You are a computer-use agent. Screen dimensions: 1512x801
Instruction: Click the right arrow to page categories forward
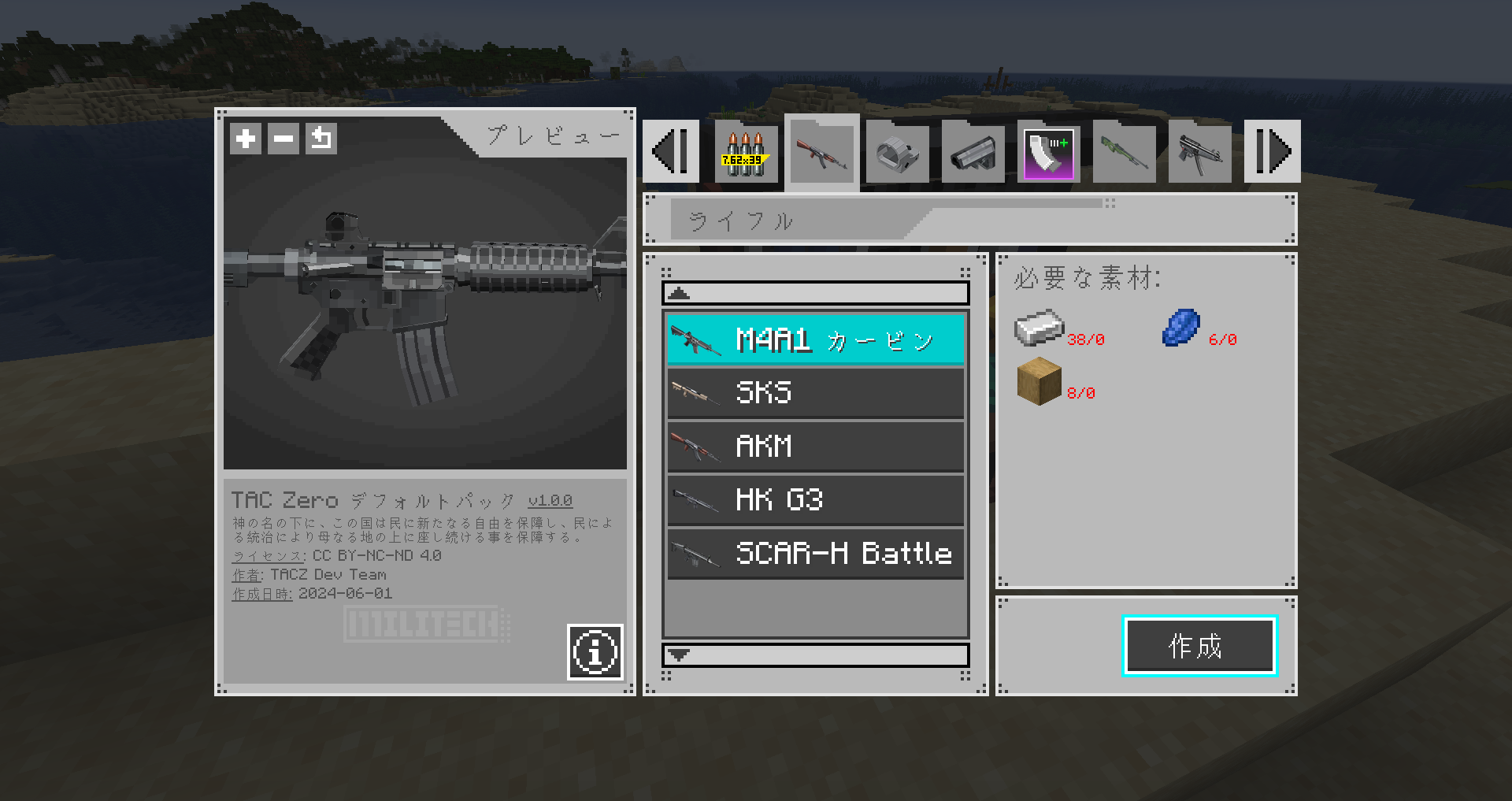click(x=1273, y=151)
